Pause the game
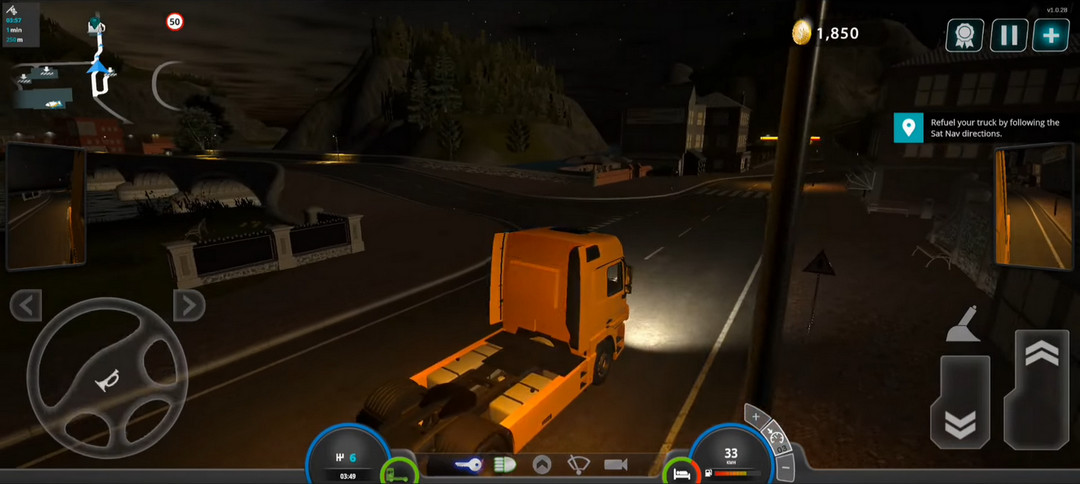 (1008, 36)
